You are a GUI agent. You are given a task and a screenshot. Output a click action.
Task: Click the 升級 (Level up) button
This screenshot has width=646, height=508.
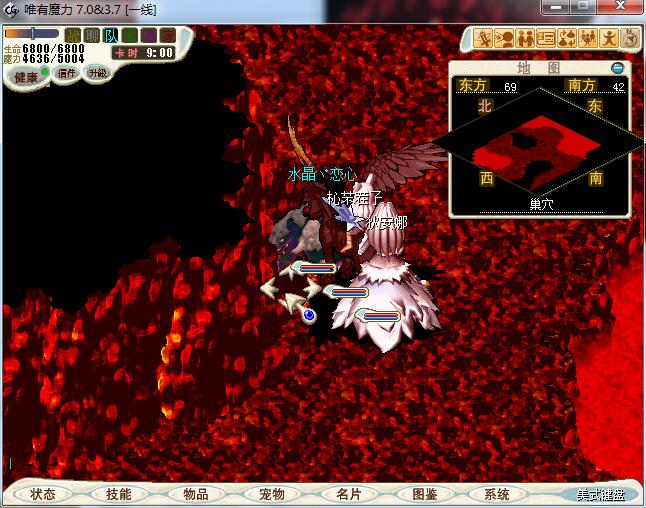(x=97, y=73)
